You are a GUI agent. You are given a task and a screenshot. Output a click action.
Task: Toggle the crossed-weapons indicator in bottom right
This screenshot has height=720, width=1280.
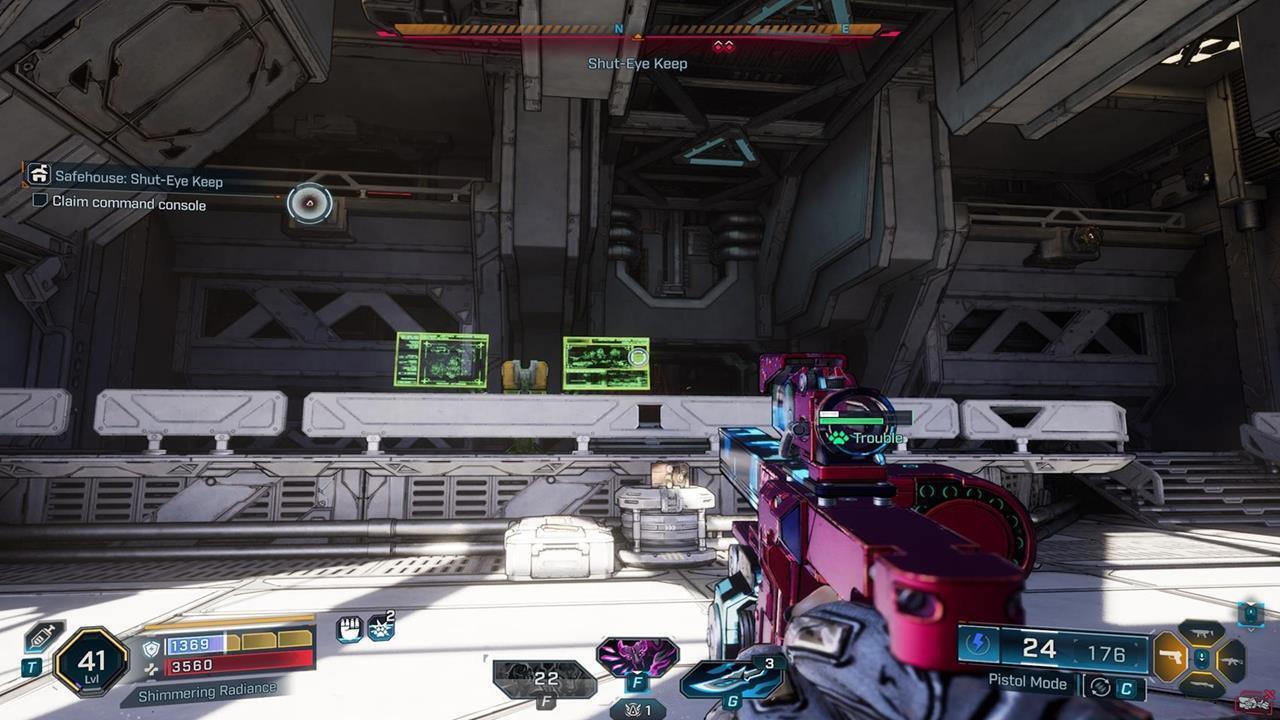[x=1253, y=701]
